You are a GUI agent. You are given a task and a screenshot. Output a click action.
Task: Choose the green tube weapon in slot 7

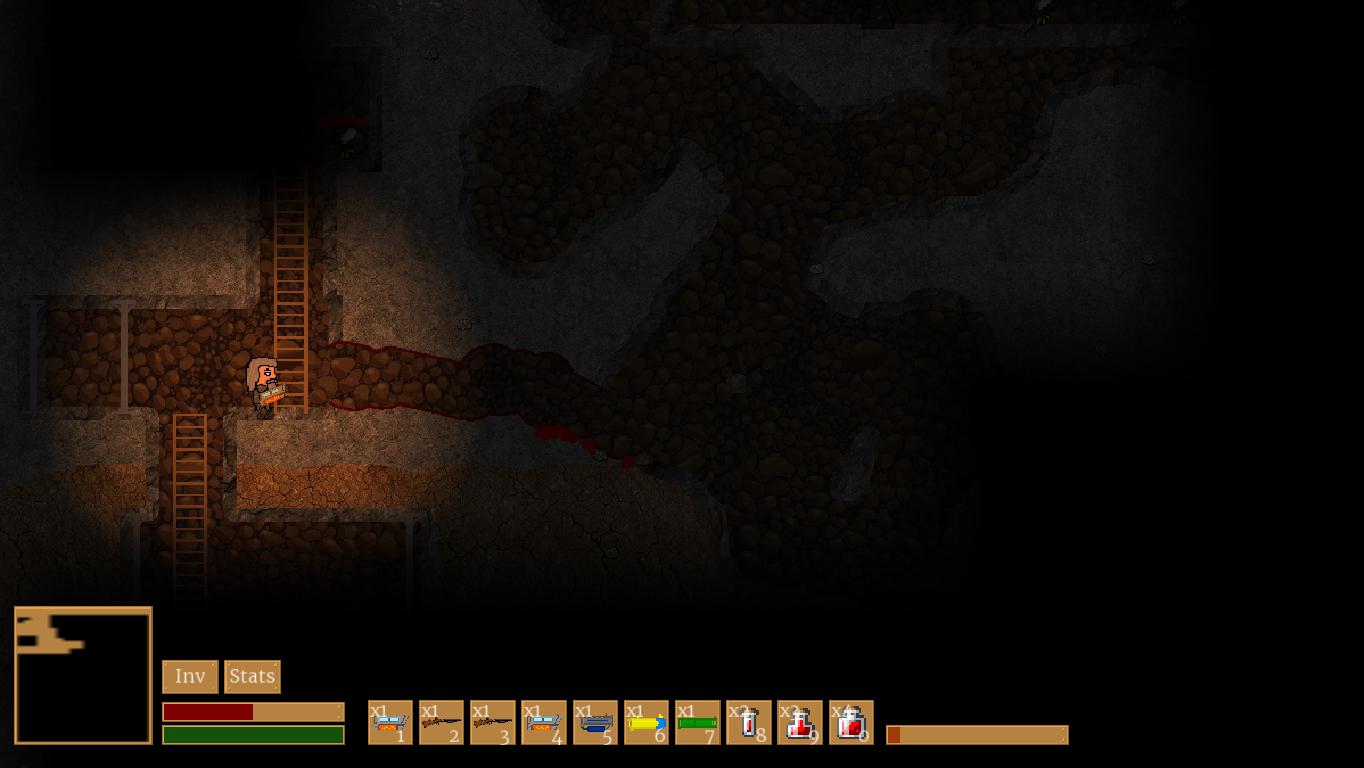697,722
